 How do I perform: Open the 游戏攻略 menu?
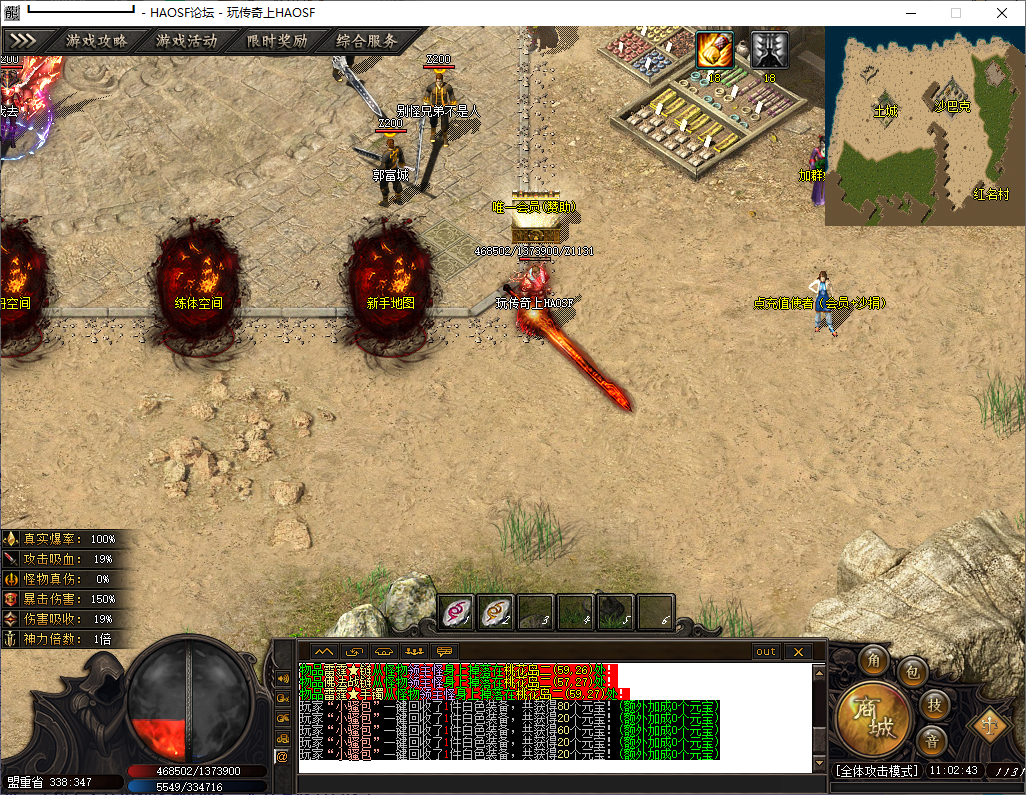97,41
